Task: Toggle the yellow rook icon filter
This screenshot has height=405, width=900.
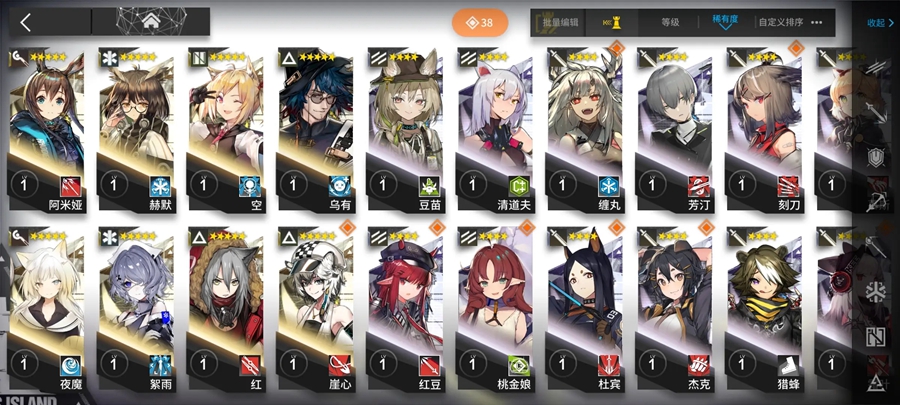Action: point(613,22)
